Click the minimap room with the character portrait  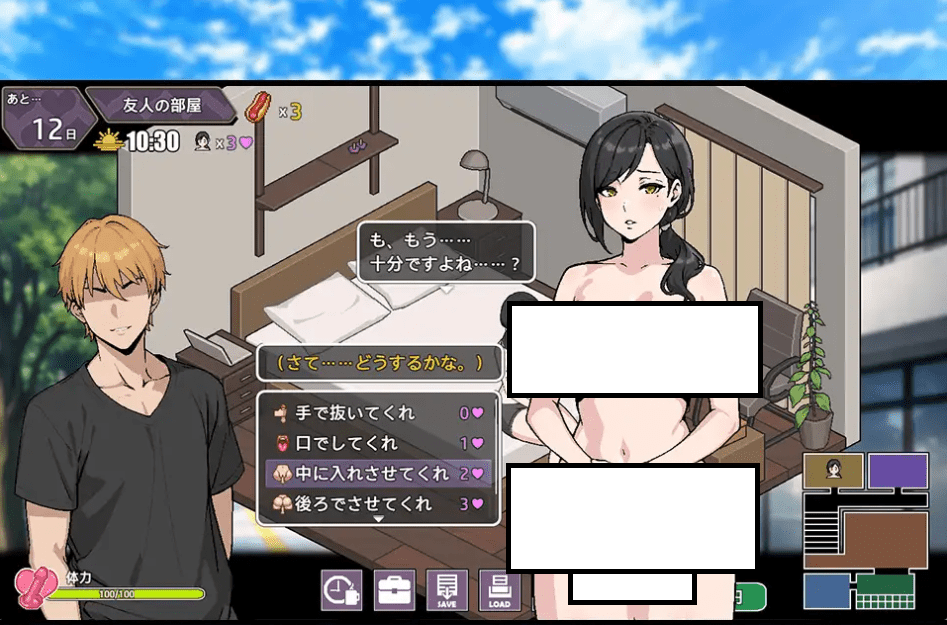tap(832, 470)
